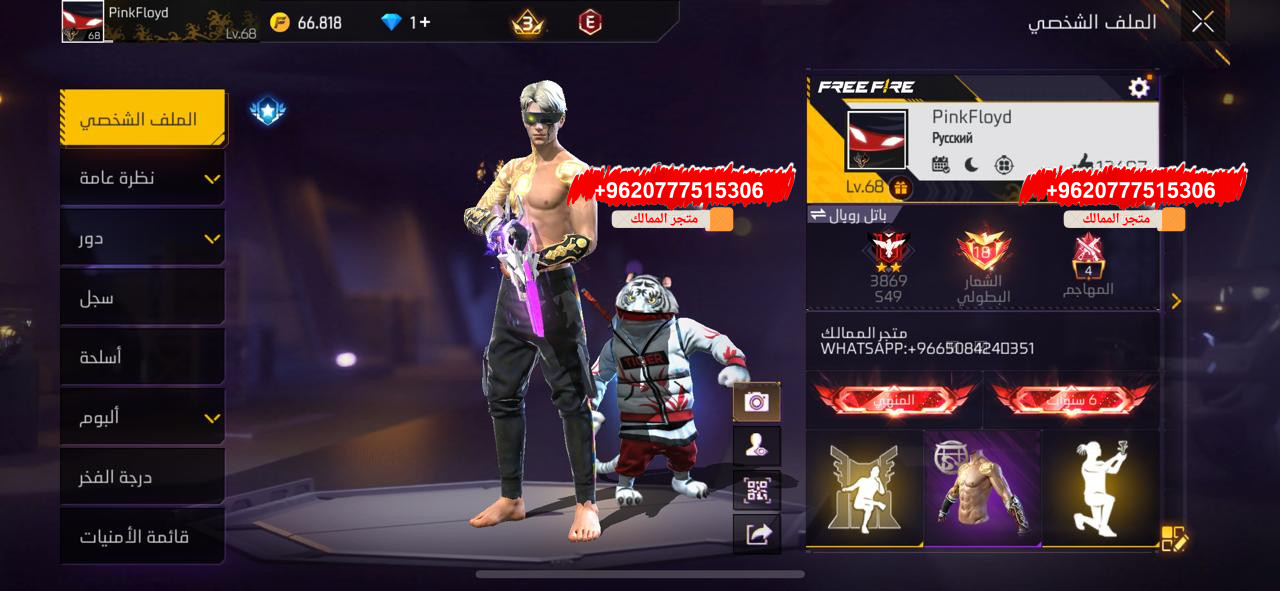
Task: Add diamonds using the plus button
Action: (x=425, y=22)
